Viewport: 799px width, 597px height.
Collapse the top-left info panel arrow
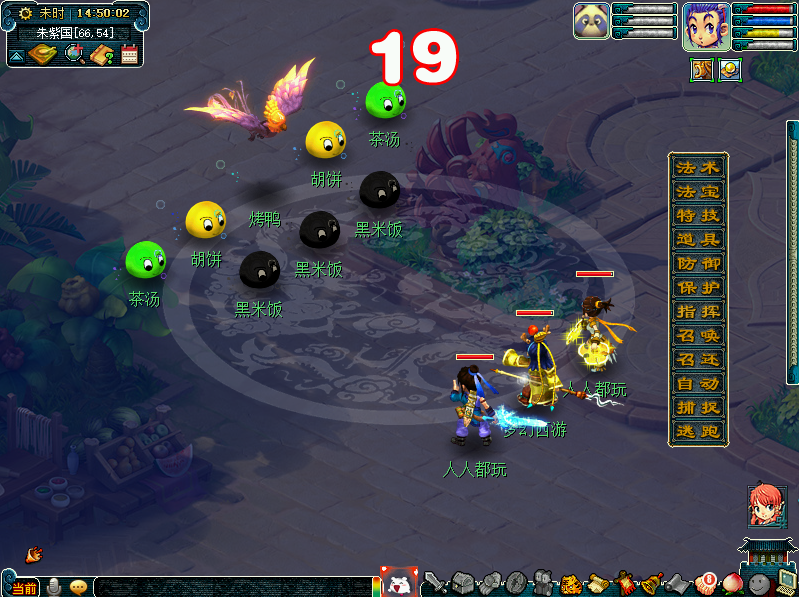pyautogui.click(x=16, y=56)
